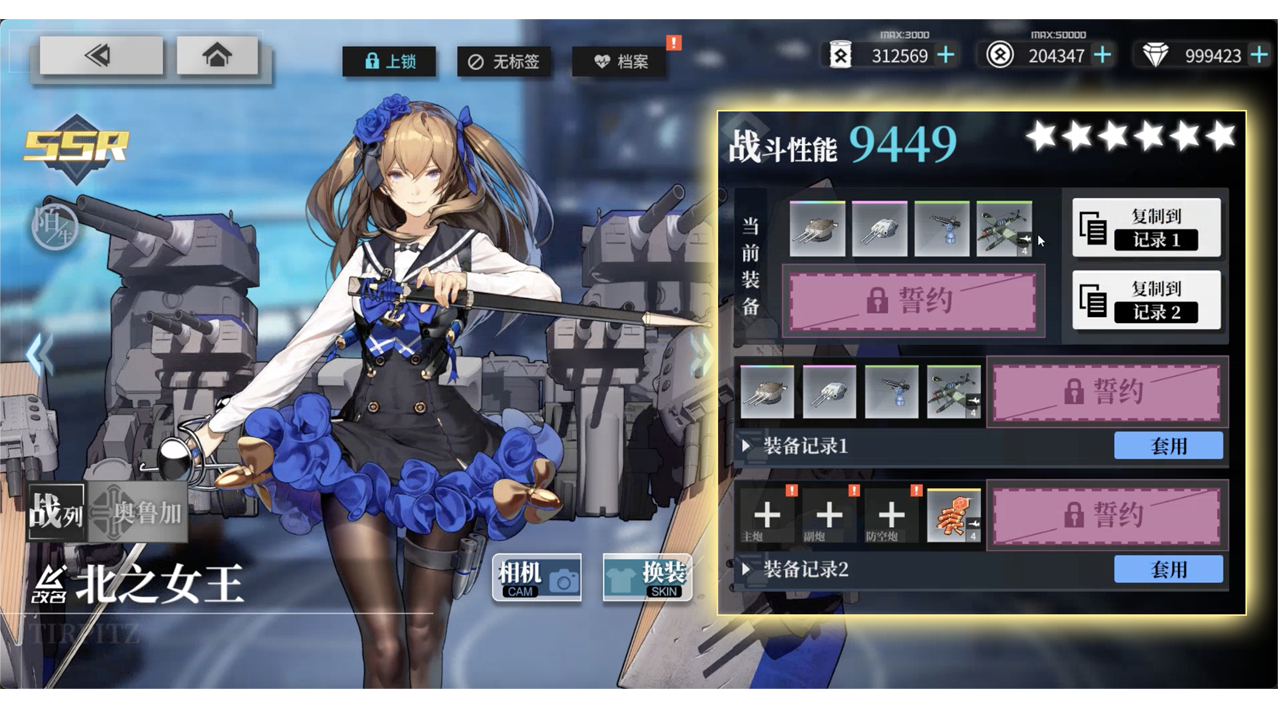This screenshot has height=720, width=1280.
Task: Add more gold with the plus next to 204347
Action: tap(1102, 56)
